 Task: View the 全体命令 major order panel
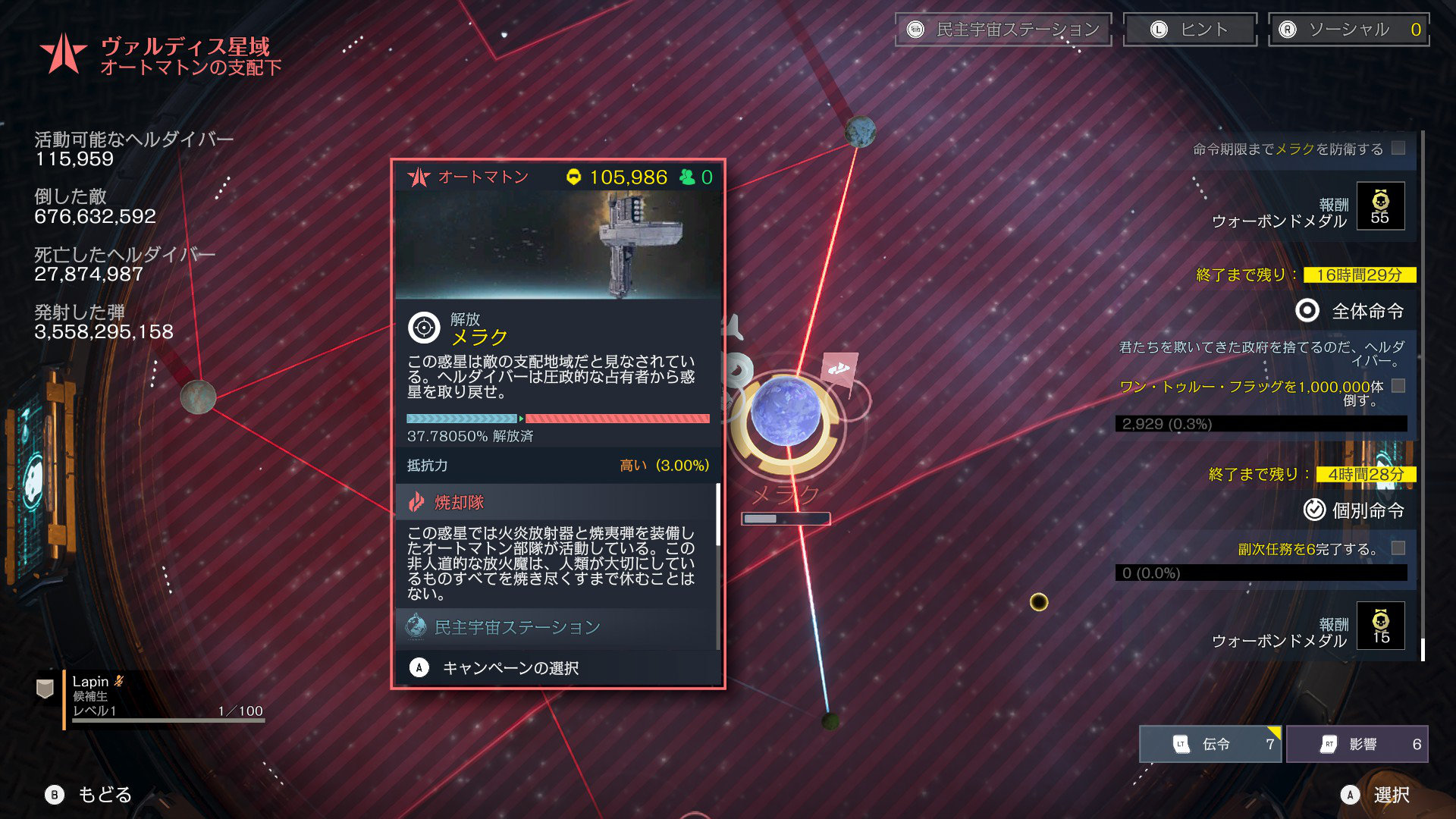[1351, 311]
